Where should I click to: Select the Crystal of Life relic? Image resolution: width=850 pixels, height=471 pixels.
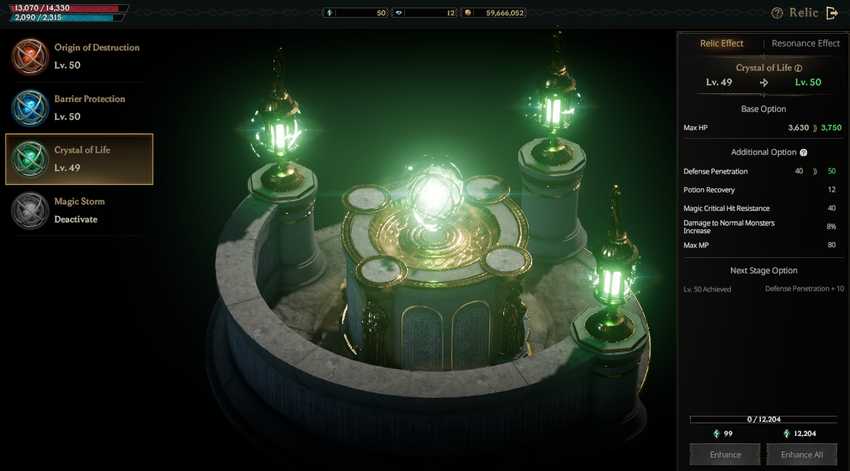79,159
